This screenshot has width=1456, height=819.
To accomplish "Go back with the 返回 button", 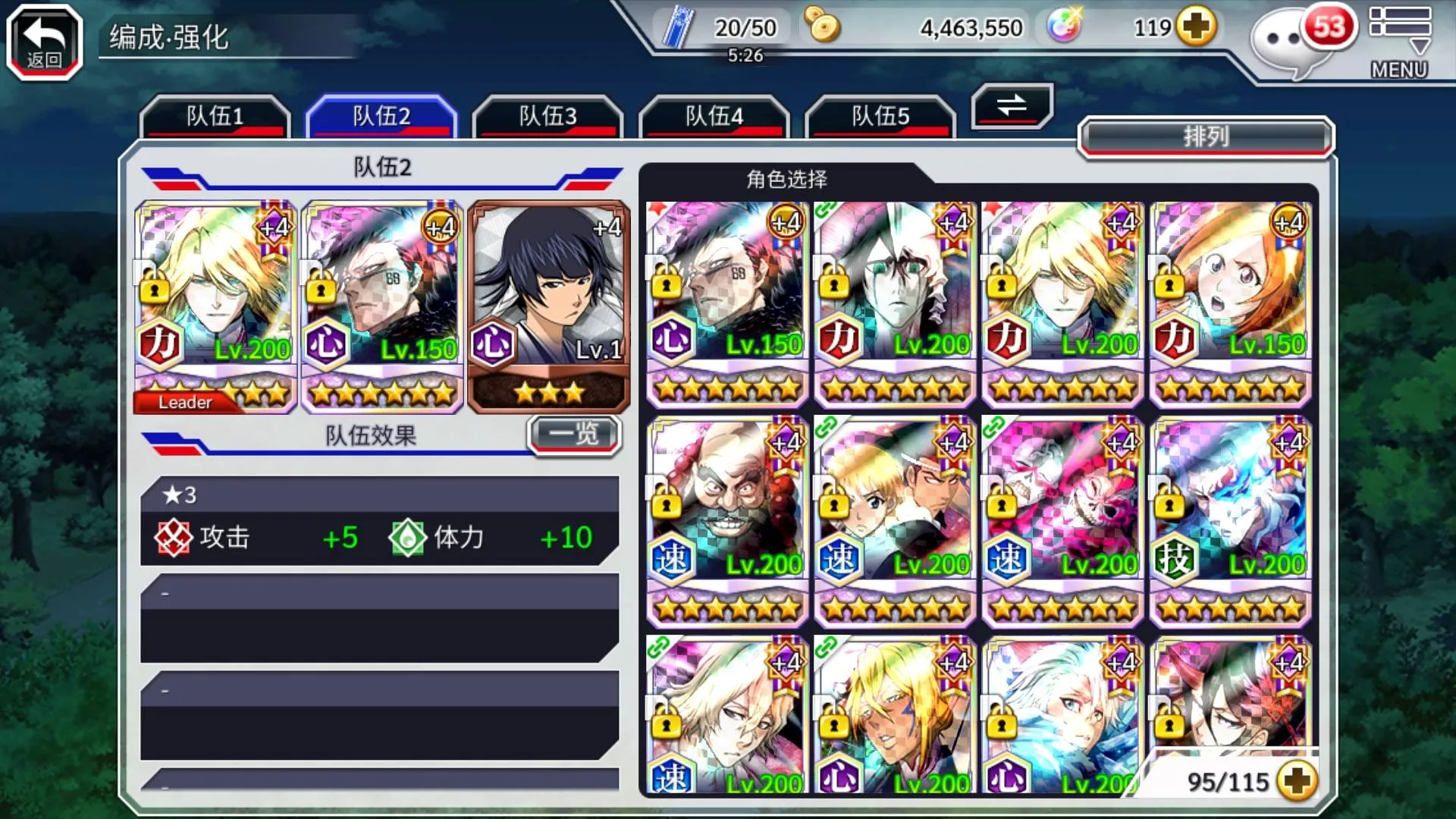I will pyautogui.click(x=45, y=42).
